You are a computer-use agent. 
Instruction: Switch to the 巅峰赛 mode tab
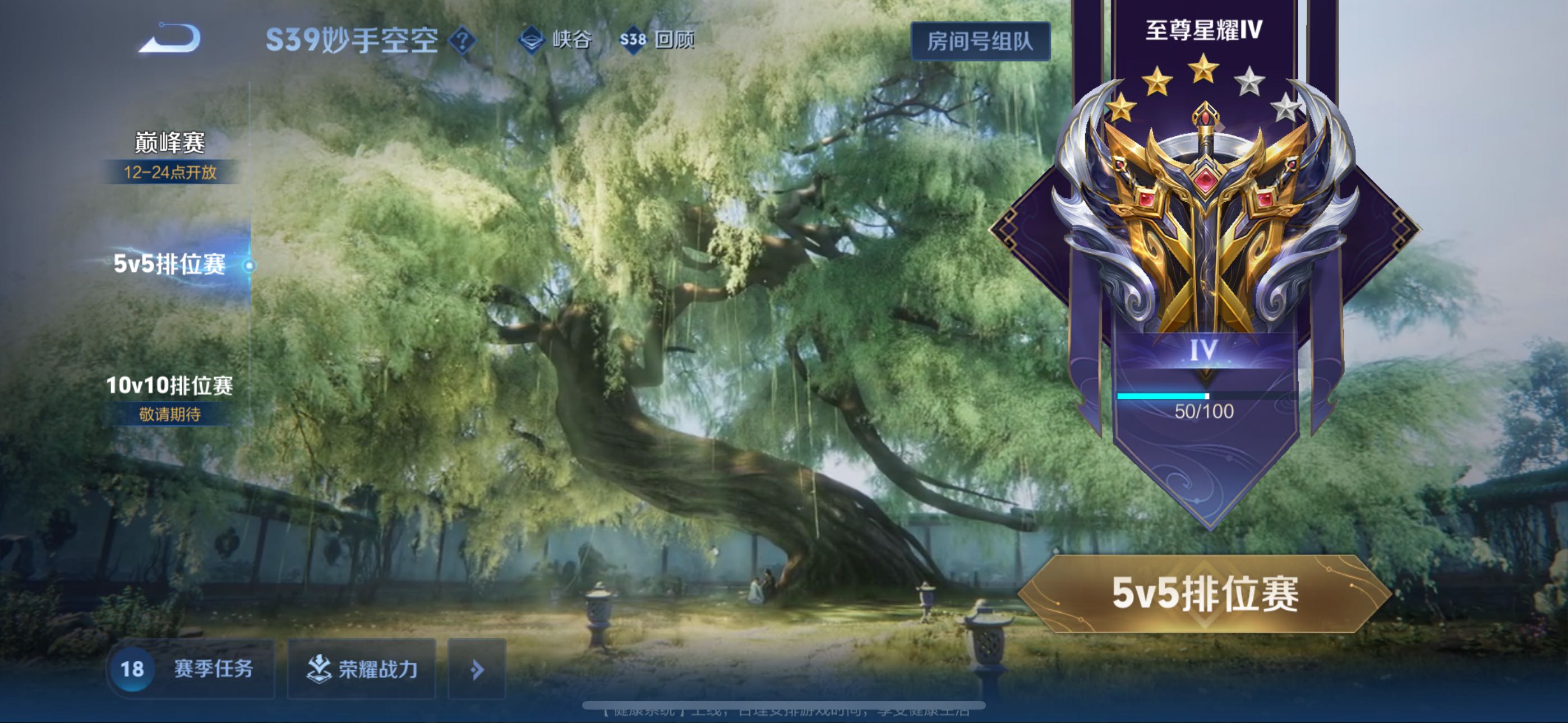point(170,143)
